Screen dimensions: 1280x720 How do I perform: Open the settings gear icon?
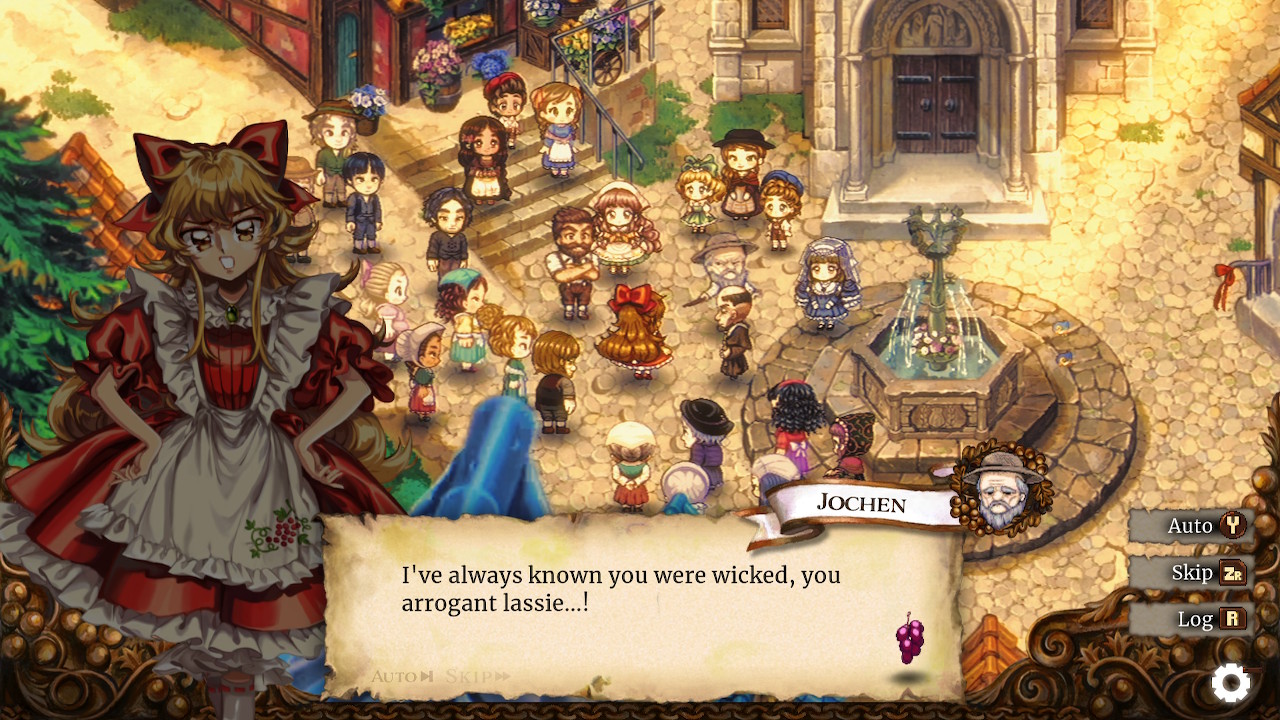(1230, 683)
